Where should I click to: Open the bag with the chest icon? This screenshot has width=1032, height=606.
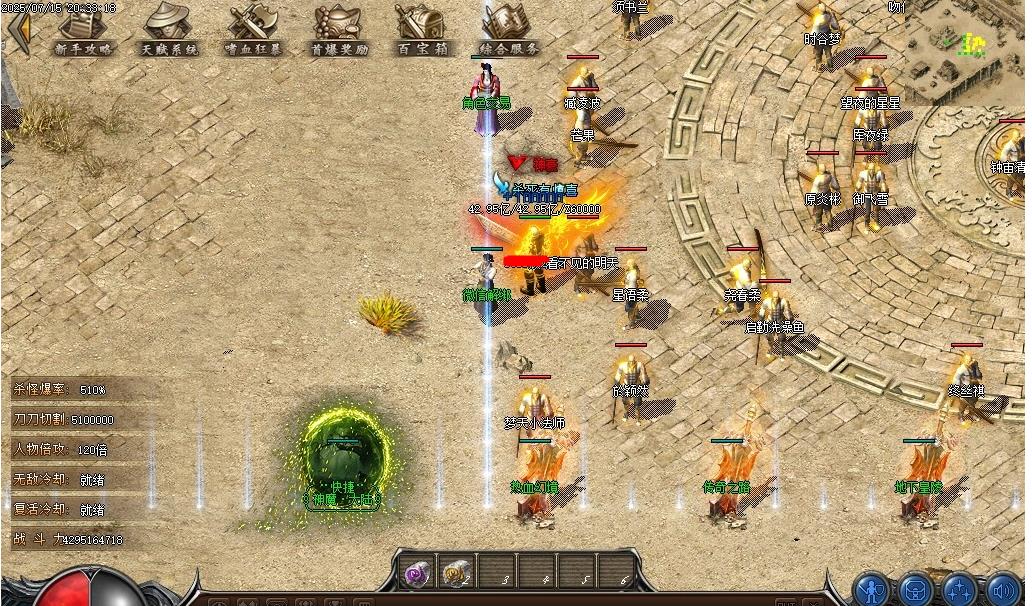point(916,588)
